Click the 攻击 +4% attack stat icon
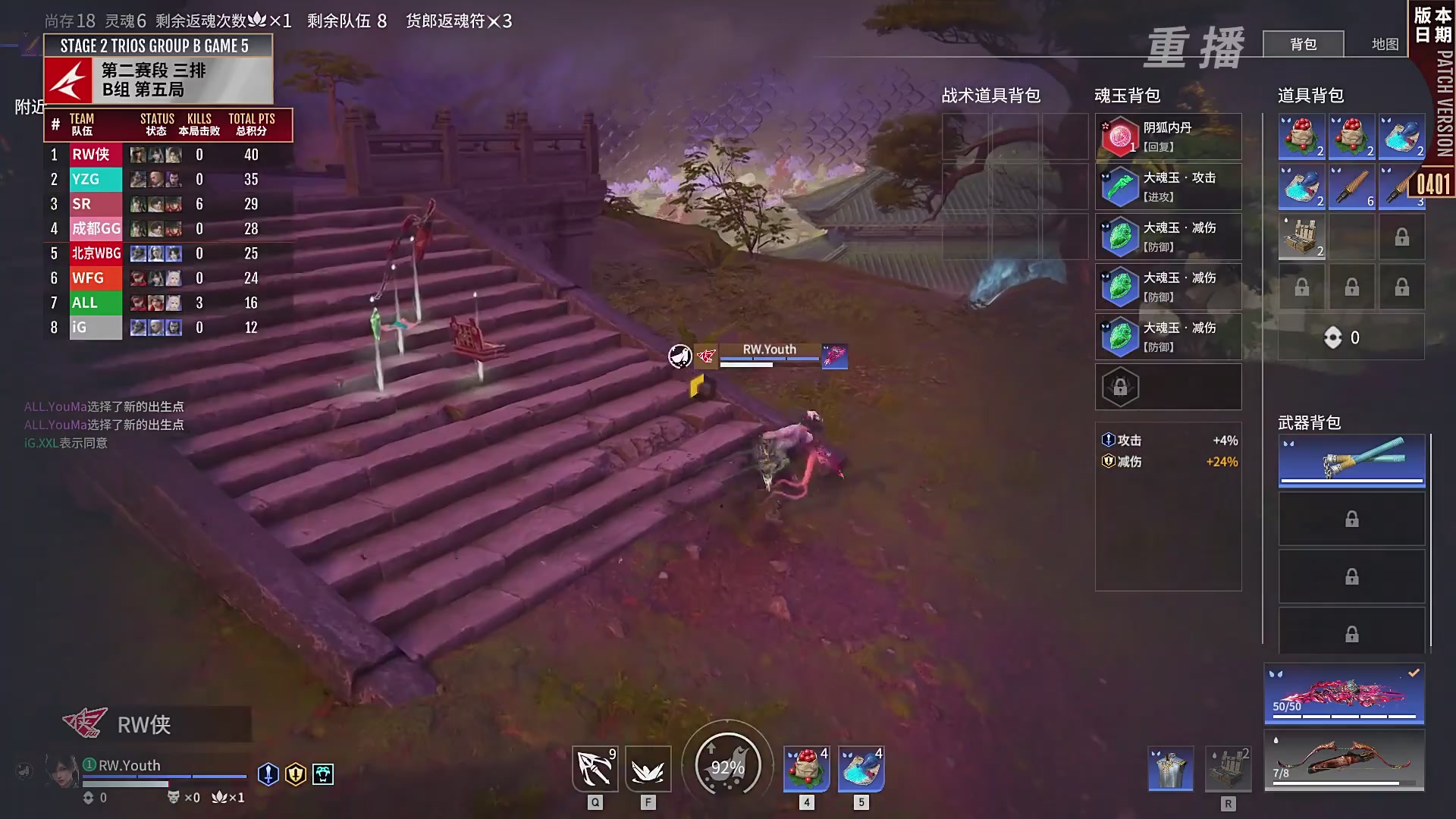The height and width of the screenshot is (819, 1456). point(1107,440)
